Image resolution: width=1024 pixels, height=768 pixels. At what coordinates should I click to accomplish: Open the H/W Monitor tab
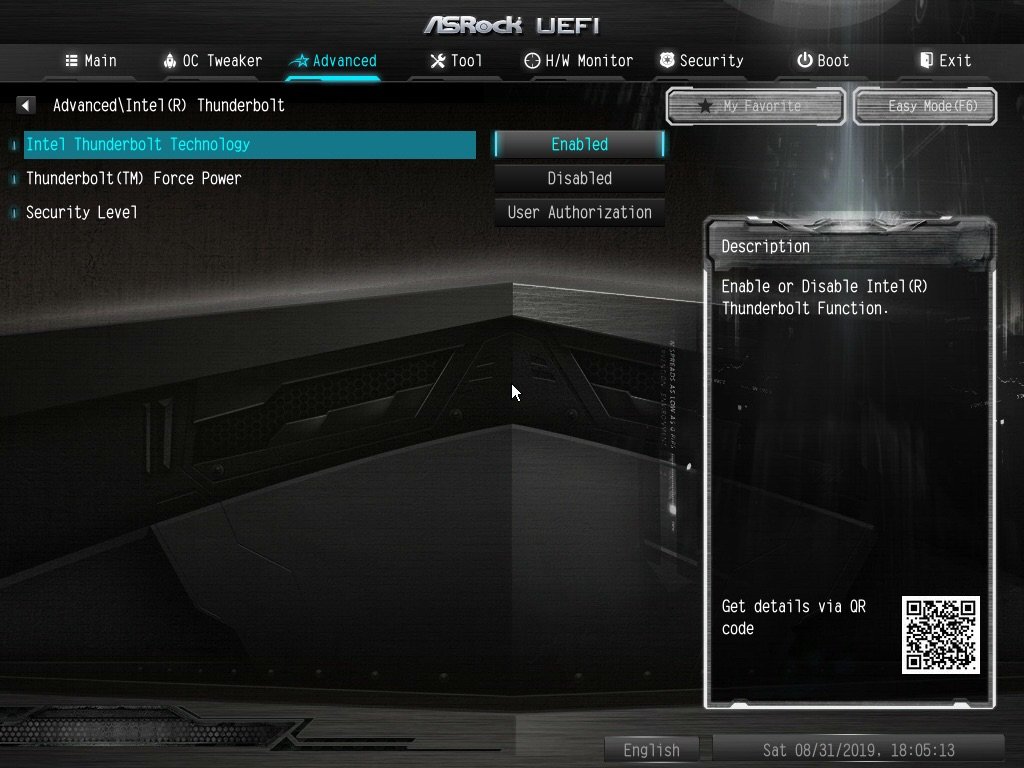coord(579,61)
